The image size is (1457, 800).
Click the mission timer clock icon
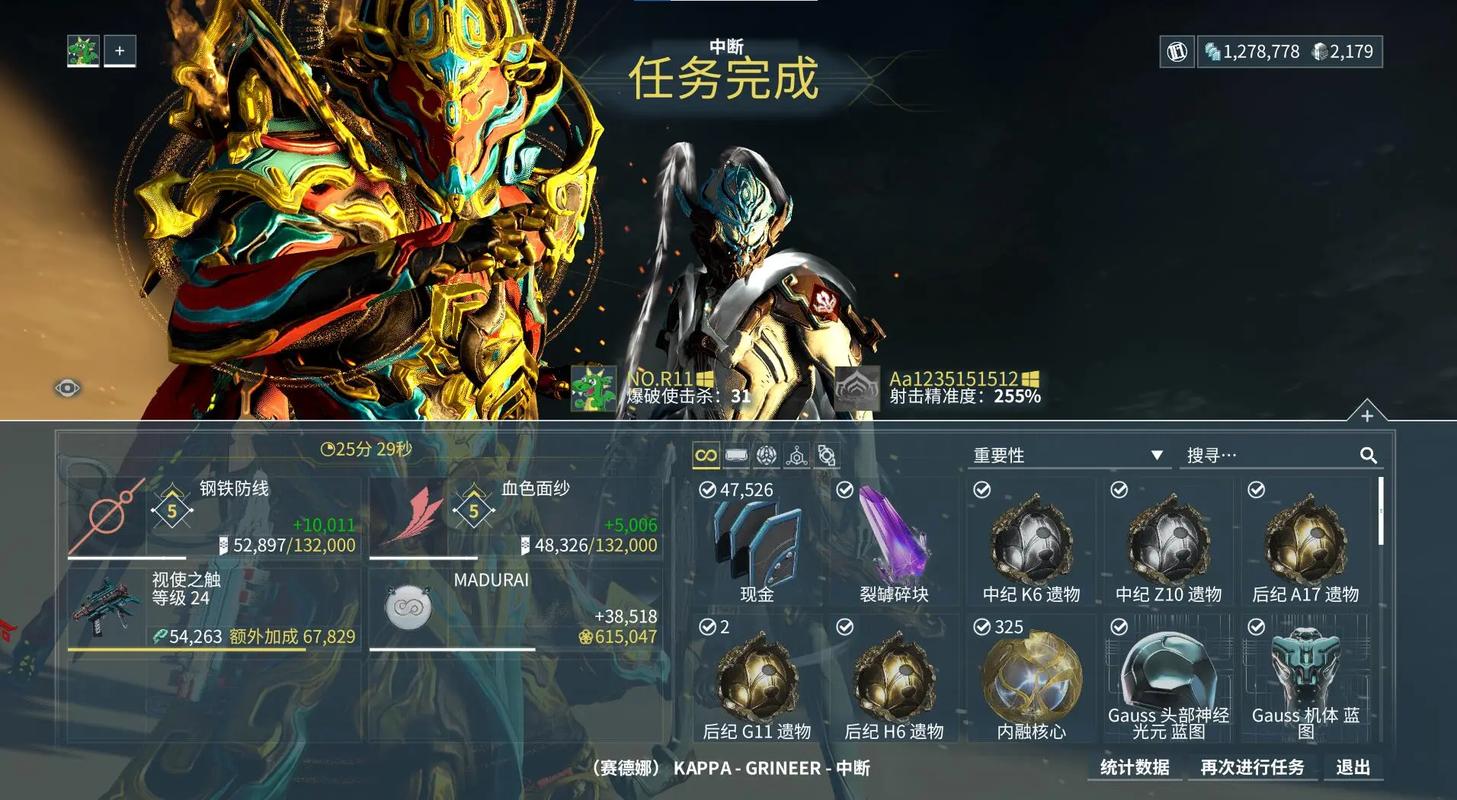[x=330, y=448]
